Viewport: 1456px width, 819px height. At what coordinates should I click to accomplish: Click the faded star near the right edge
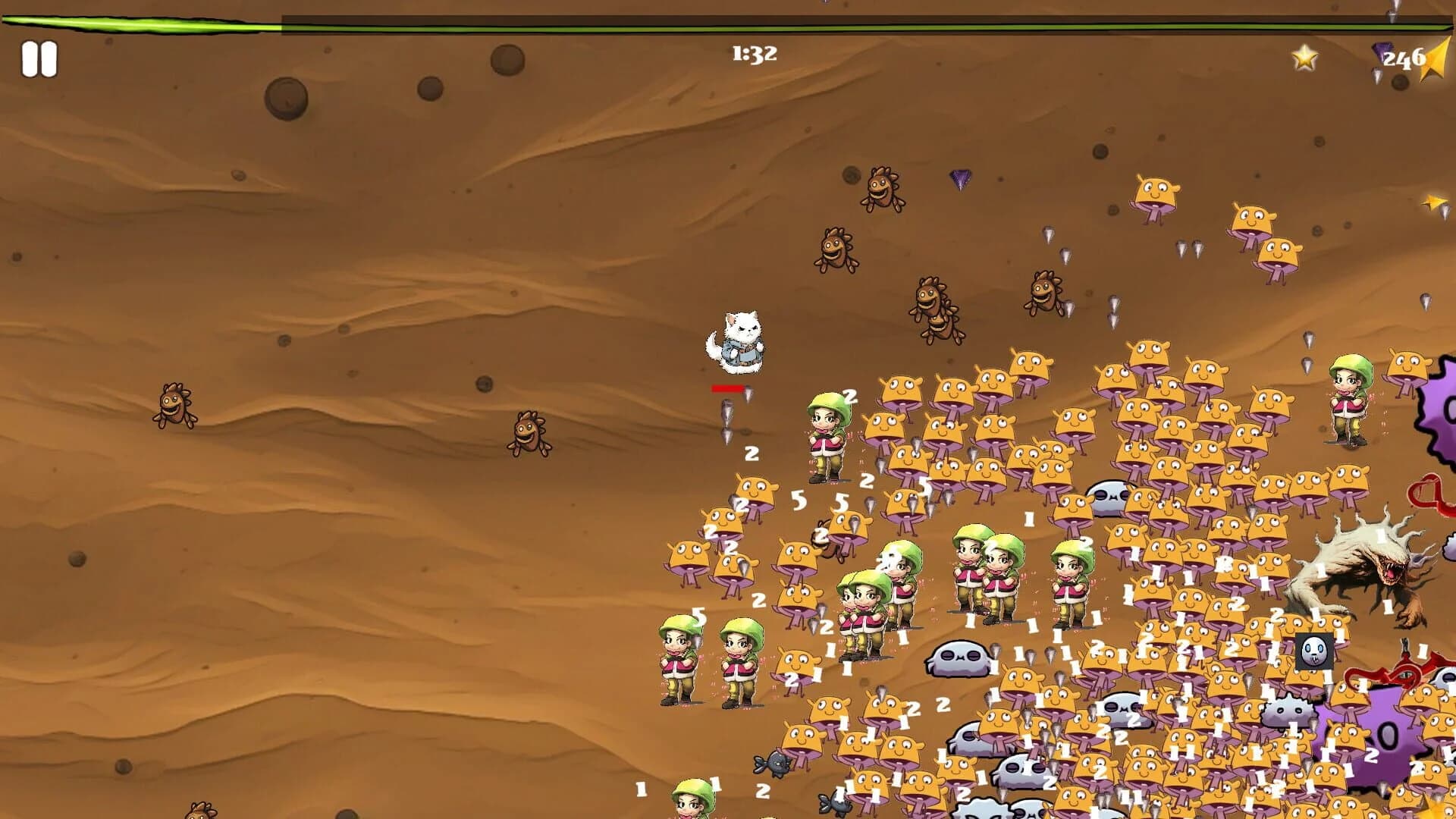click(x=1432, y=202)
